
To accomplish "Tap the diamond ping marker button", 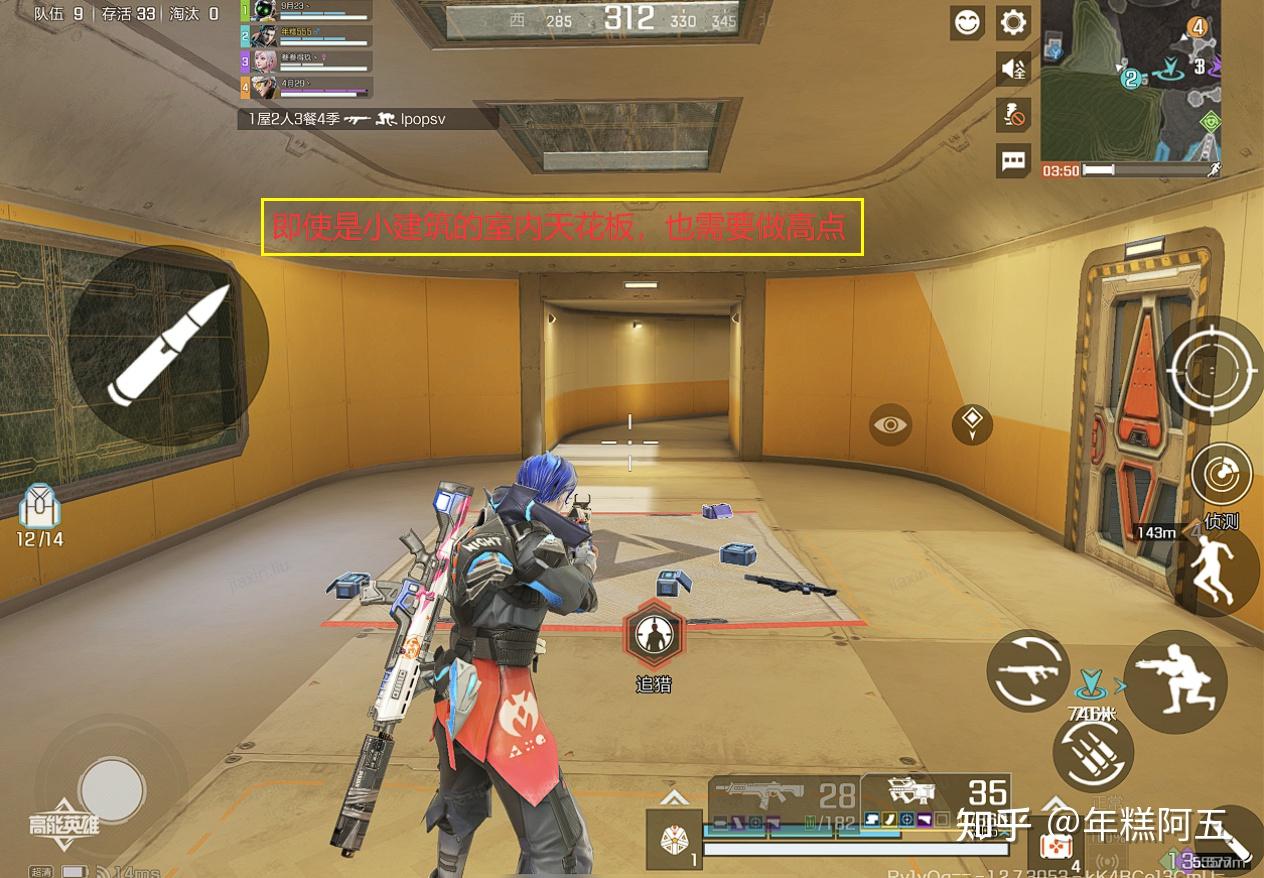I will [972, 425].
